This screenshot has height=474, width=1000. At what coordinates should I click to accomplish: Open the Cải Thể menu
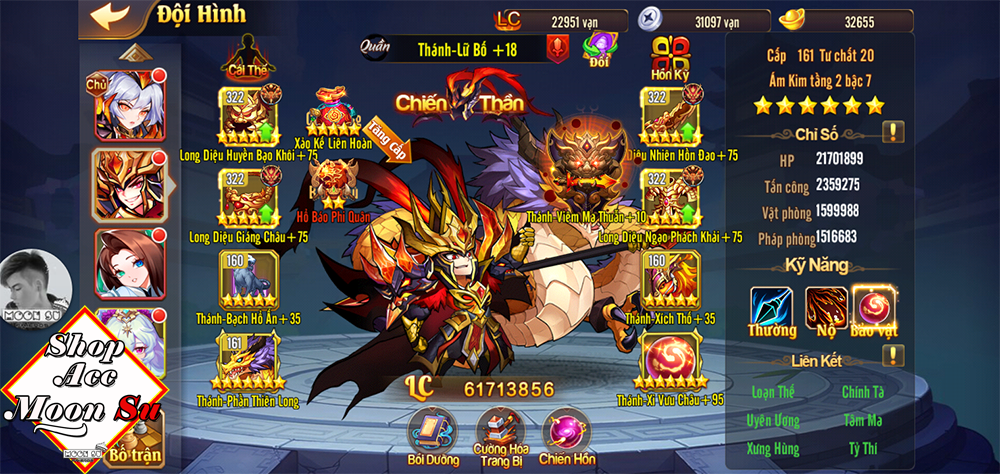pos(250,56)
